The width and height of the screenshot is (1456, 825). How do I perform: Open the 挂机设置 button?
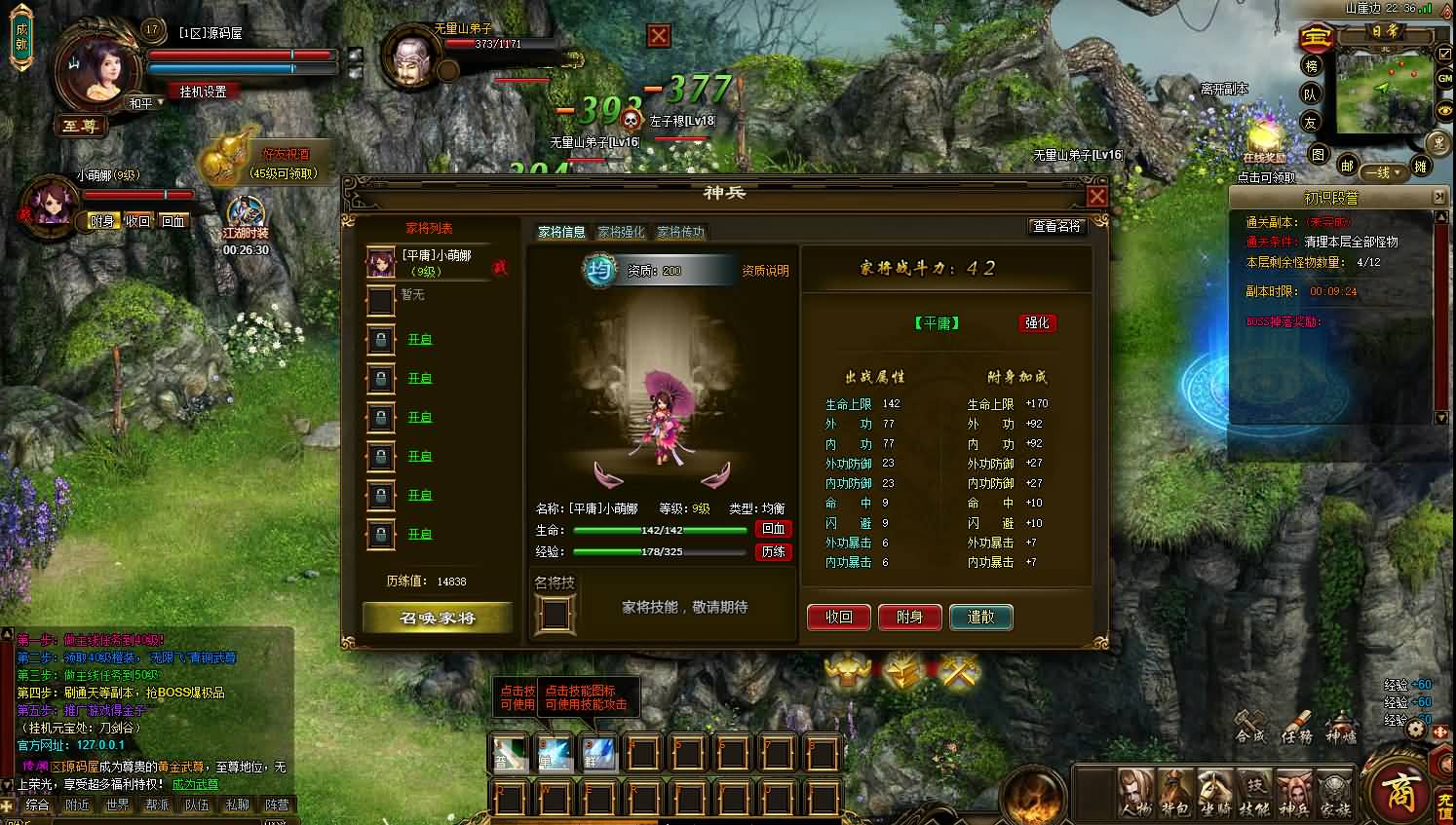click(x=203, y=92)
